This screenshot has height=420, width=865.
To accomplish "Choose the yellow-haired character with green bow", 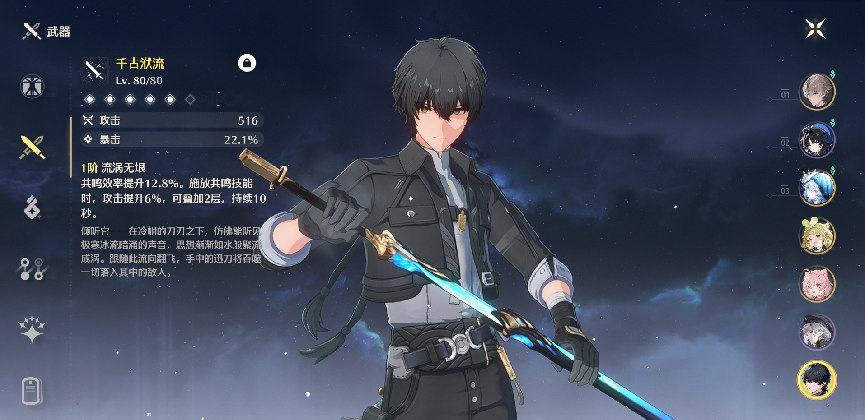I will click(x=816, y=236).
